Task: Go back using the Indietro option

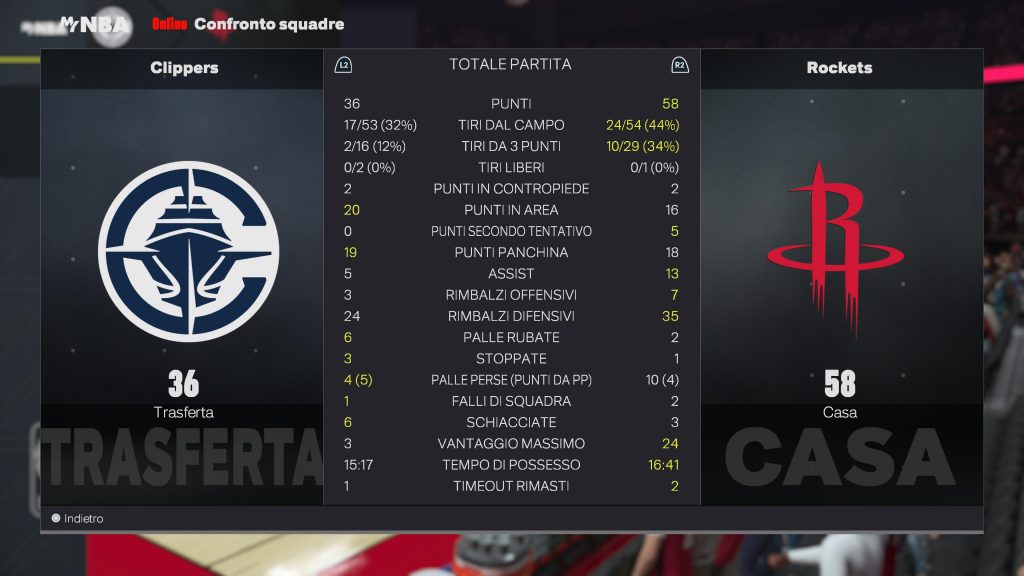Action: (x=78, y=519)
